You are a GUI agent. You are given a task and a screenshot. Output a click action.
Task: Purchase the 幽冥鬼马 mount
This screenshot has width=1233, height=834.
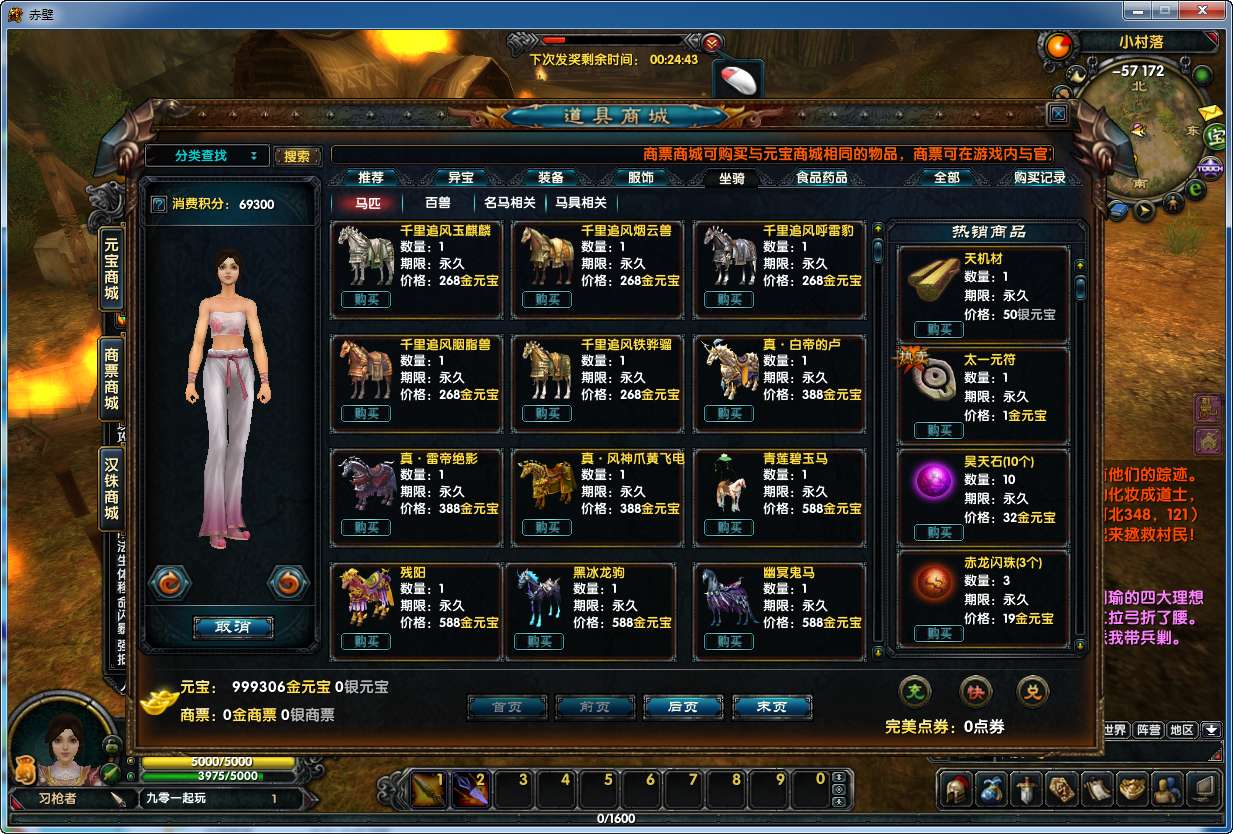tap(729, 642)
